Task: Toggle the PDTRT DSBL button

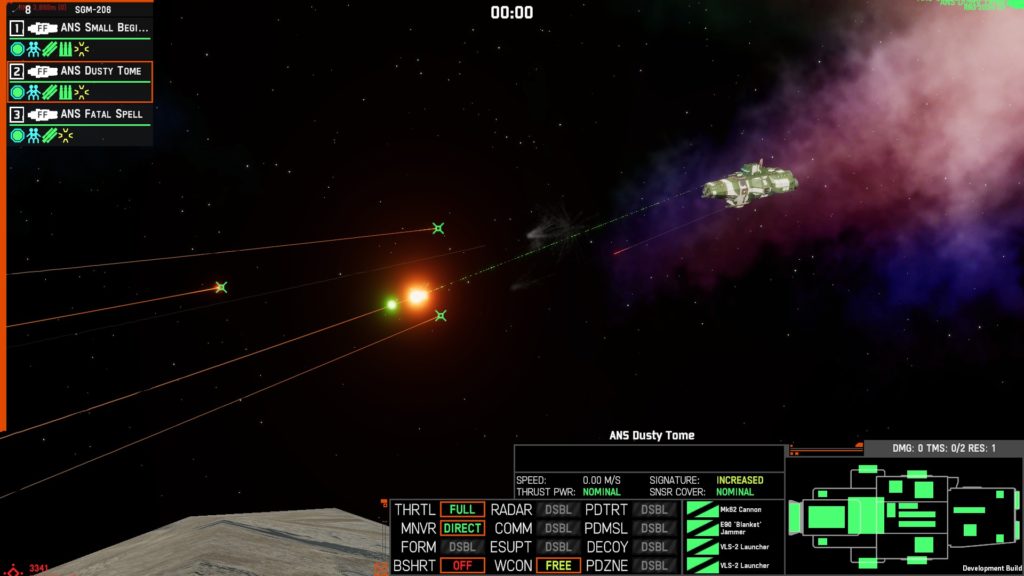Action: coord(654,509)
